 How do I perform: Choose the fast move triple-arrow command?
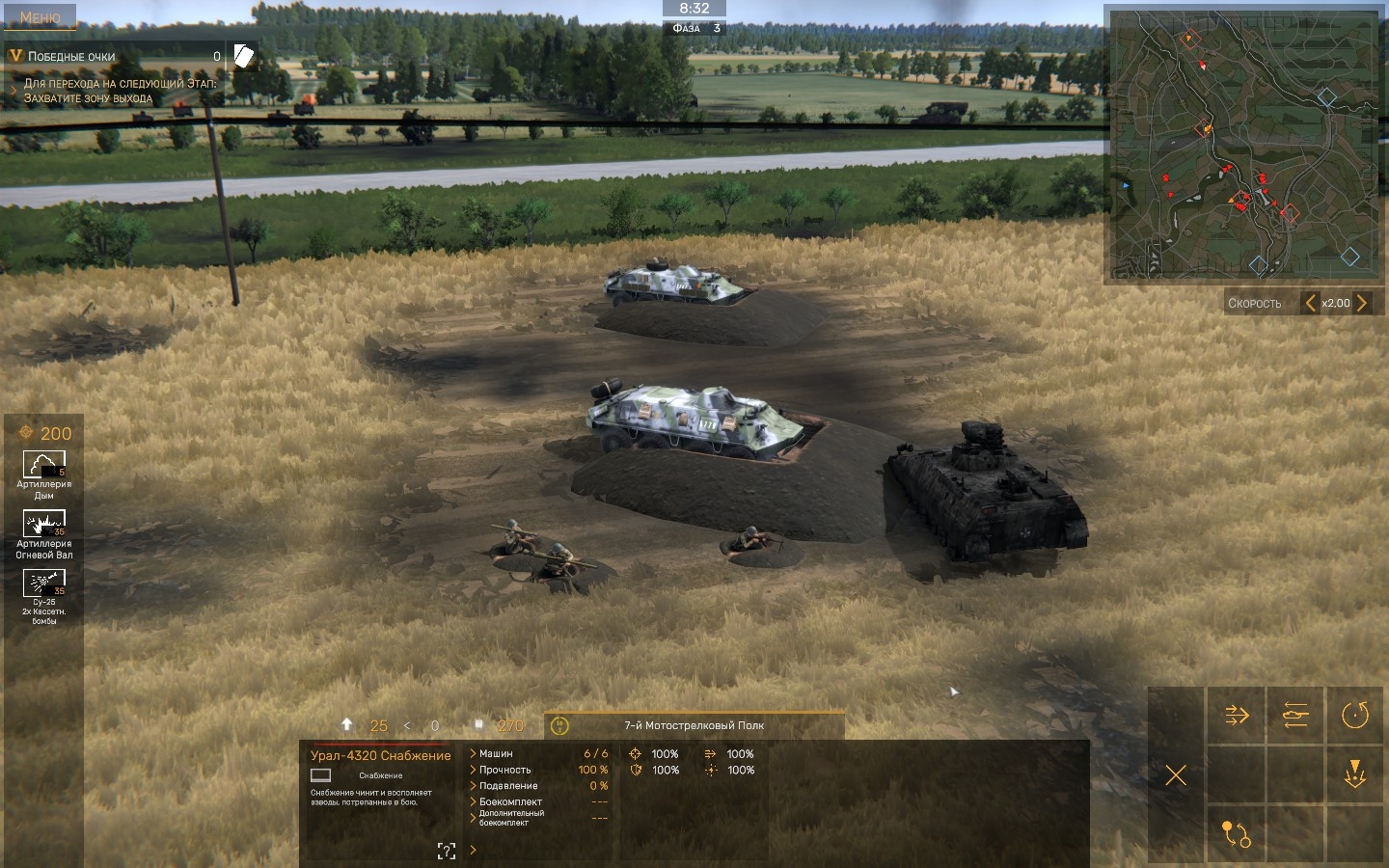[x=1237, y=715]
